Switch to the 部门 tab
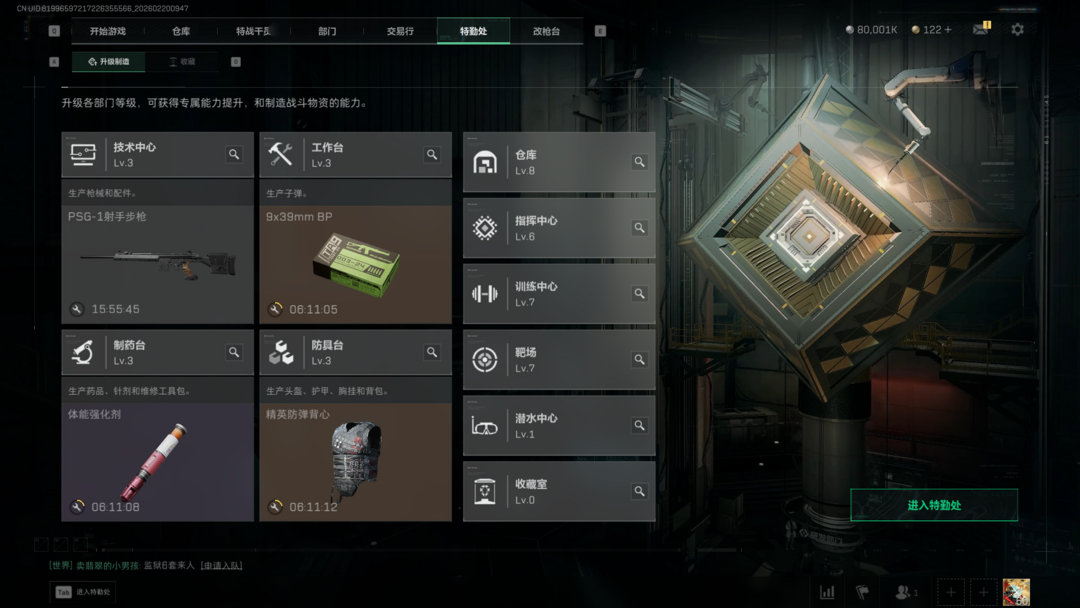The height and width of the screenshot is (608, 1080). (x=327, y=31)
